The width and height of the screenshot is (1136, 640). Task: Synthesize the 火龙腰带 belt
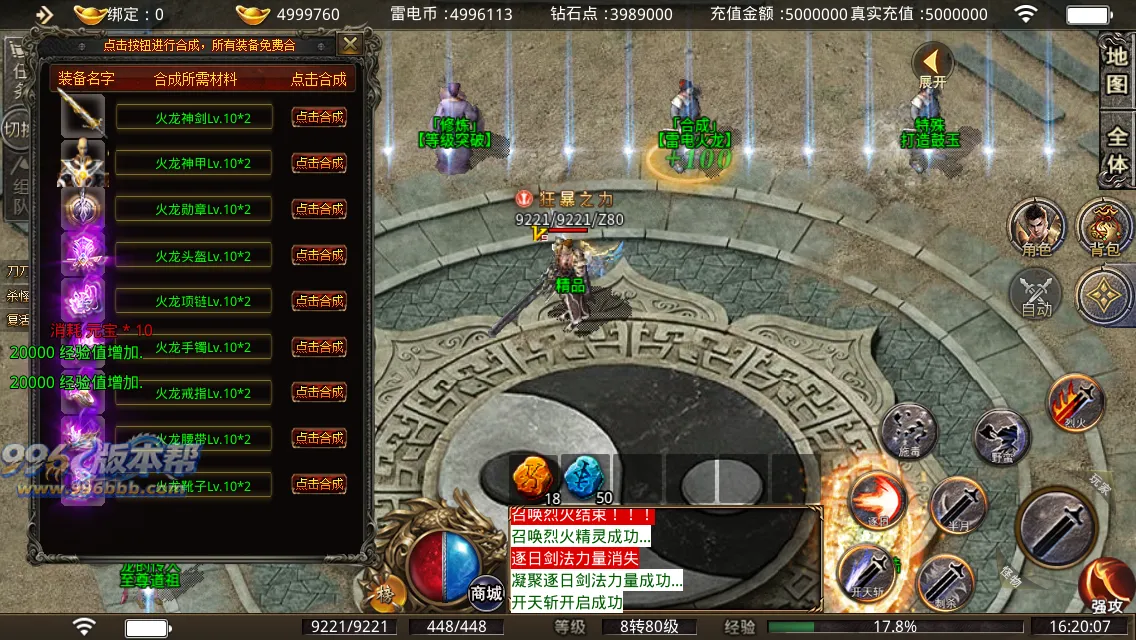(319, 438)
